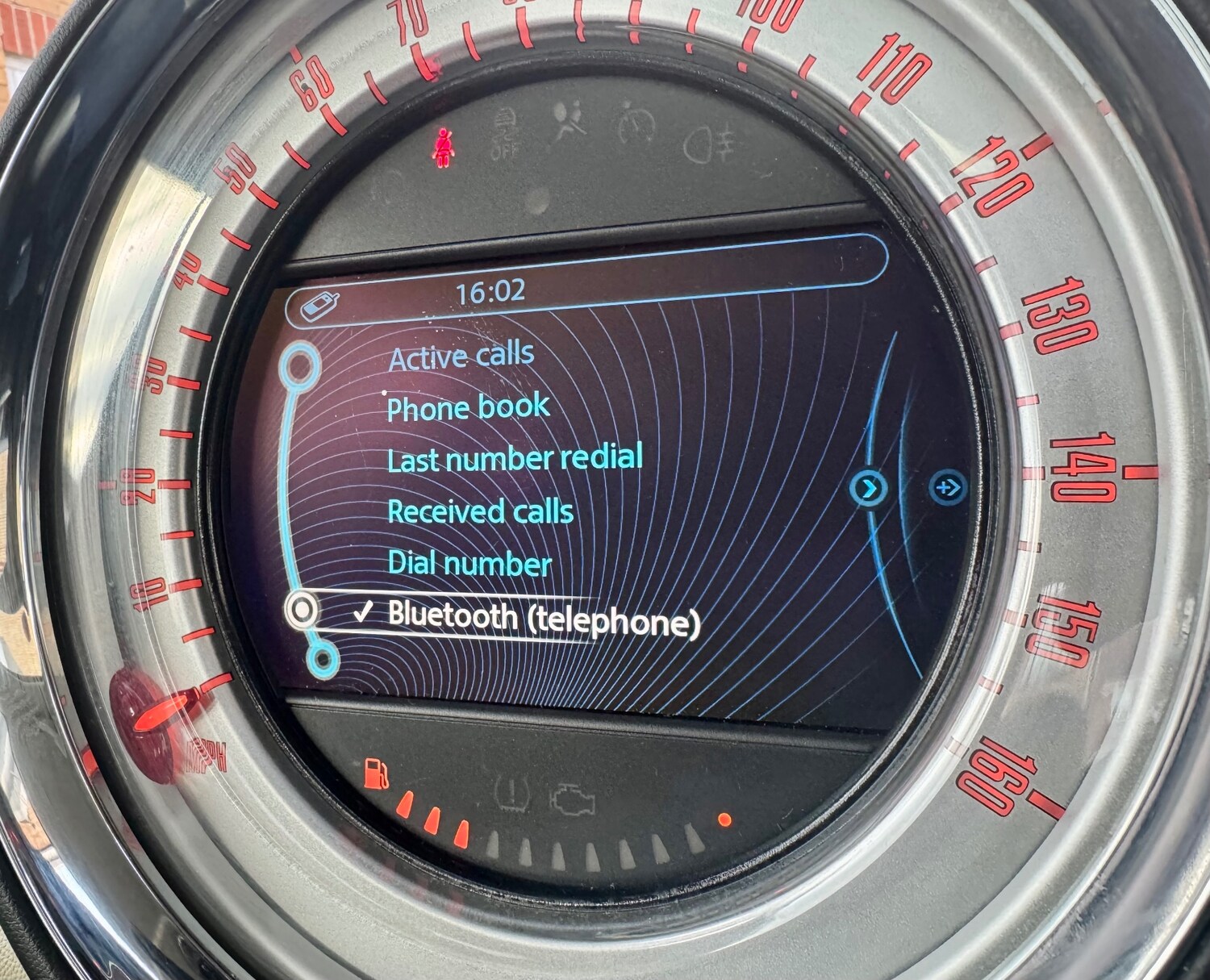Image resolution: width=1210 pixels, height=980 pixels.
Task: Click the right chevron arrow icon
Action: (869, 488)
